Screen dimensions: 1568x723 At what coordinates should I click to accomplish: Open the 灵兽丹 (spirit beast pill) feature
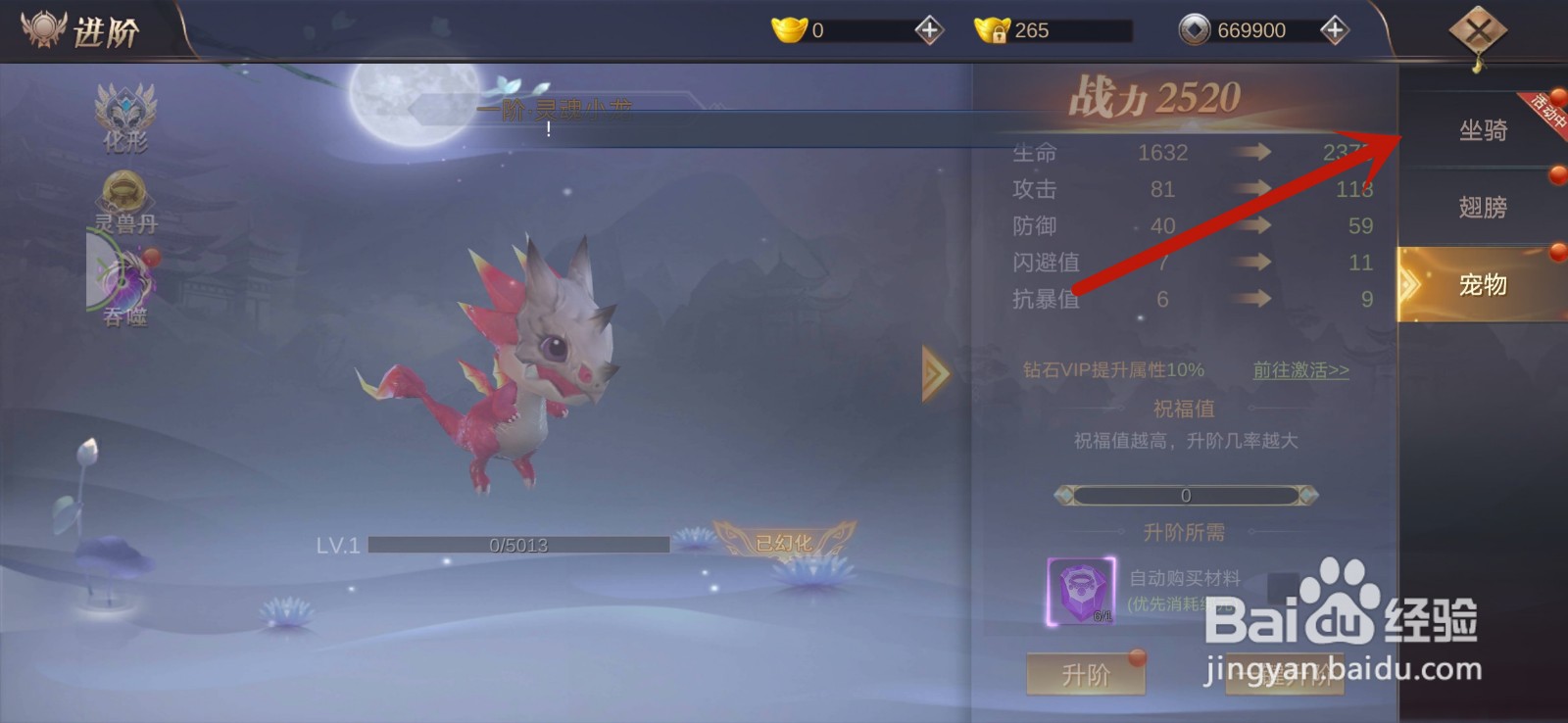click(x=125, y=194)
